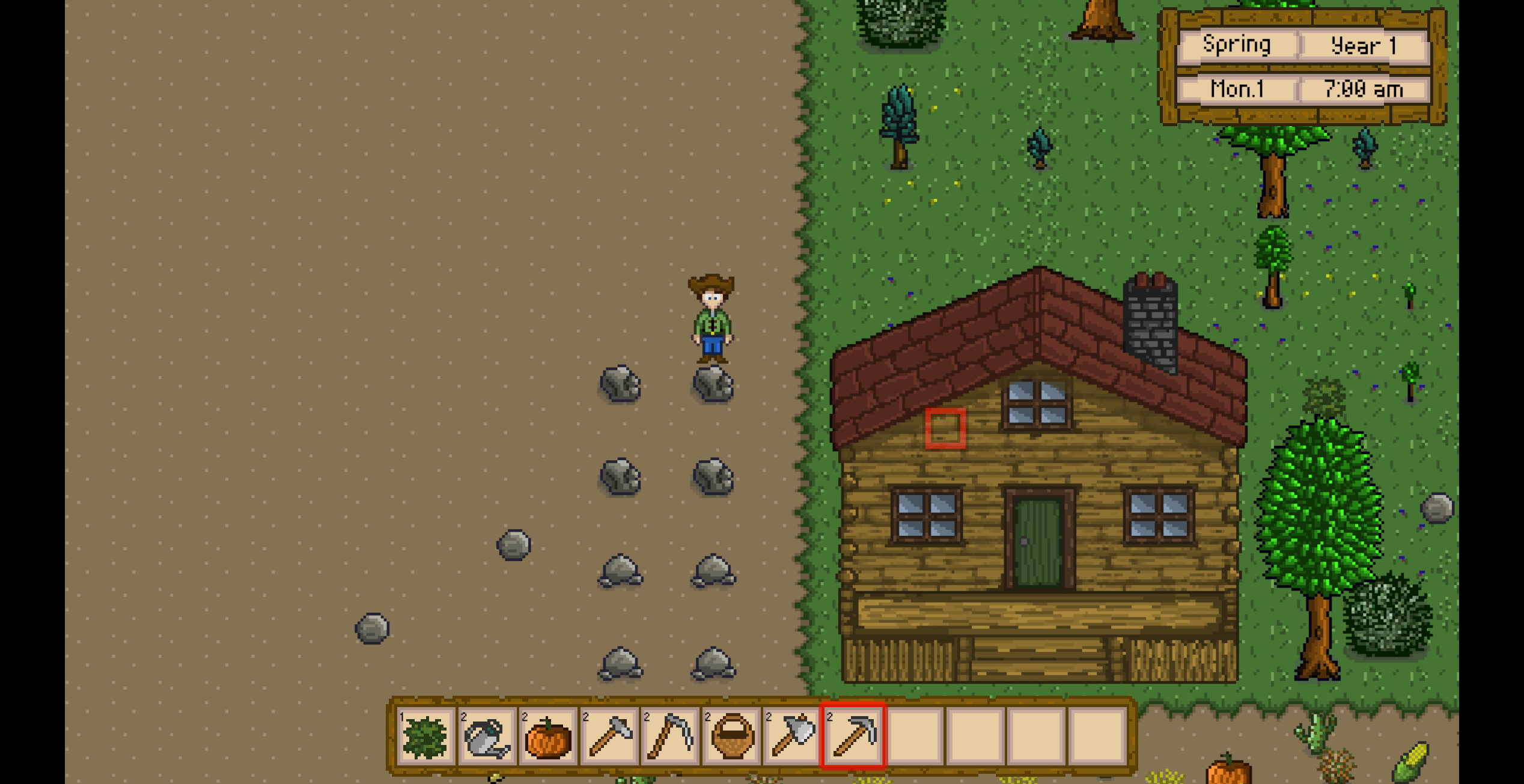Click the highlighted pickaxe slot

(x=853, y=737)
